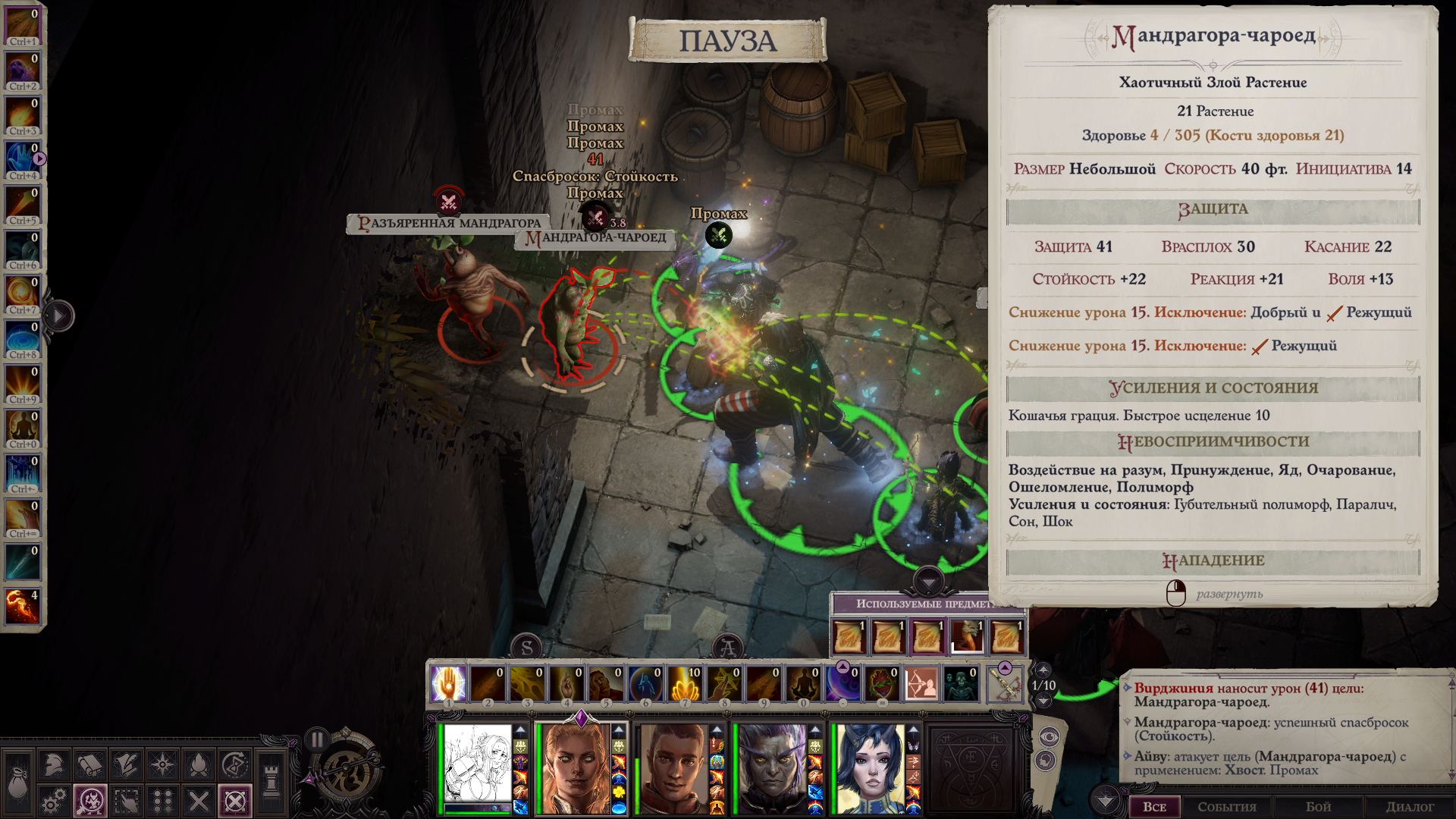This screenshot has width=1456, height=819.
Task: Toggle the eye visibility button near log
Action: (x=1049, y=736)
